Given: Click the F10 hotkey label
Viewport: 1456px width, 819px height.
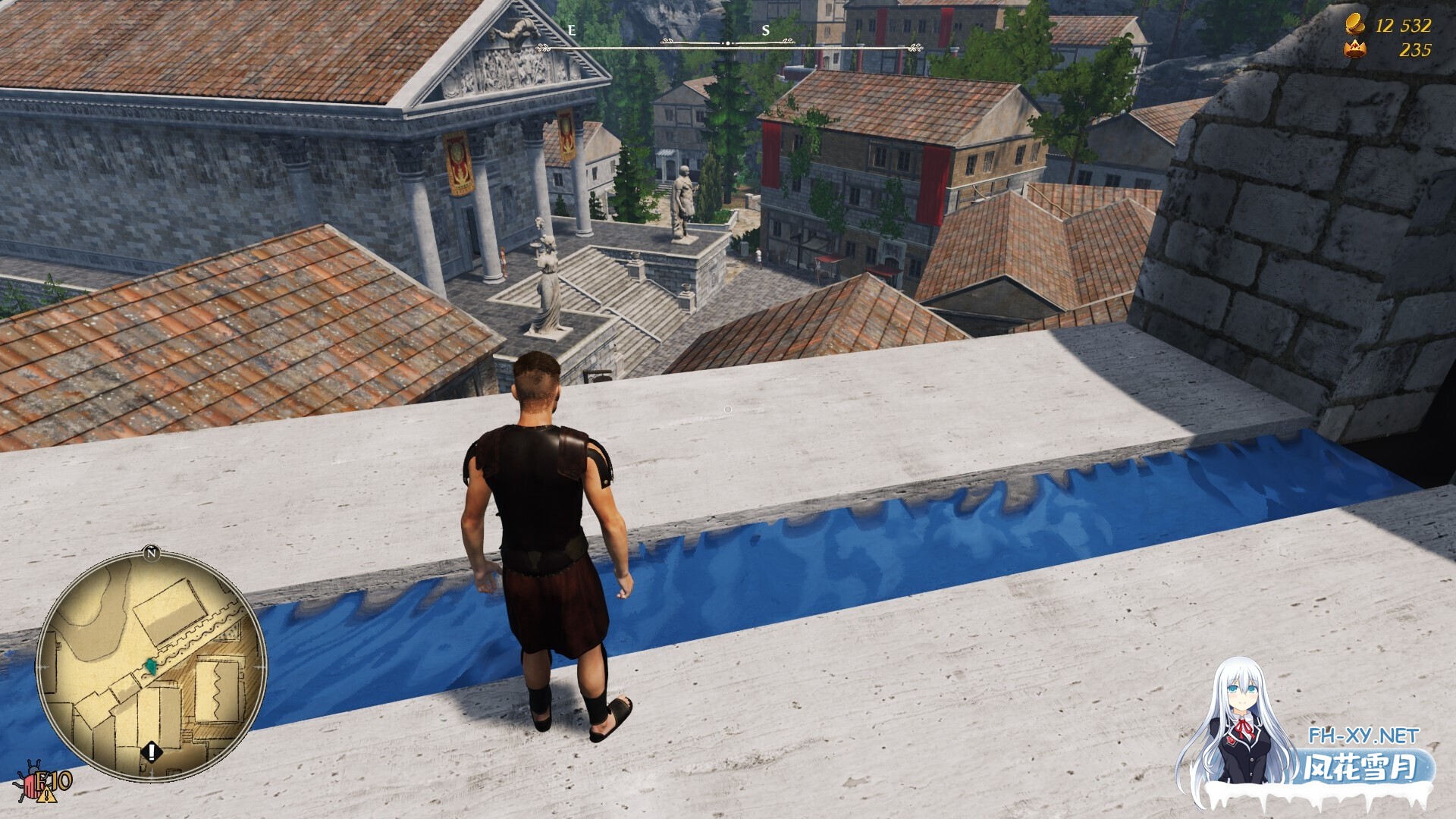Looking at the screenshot, I should 53,782.
